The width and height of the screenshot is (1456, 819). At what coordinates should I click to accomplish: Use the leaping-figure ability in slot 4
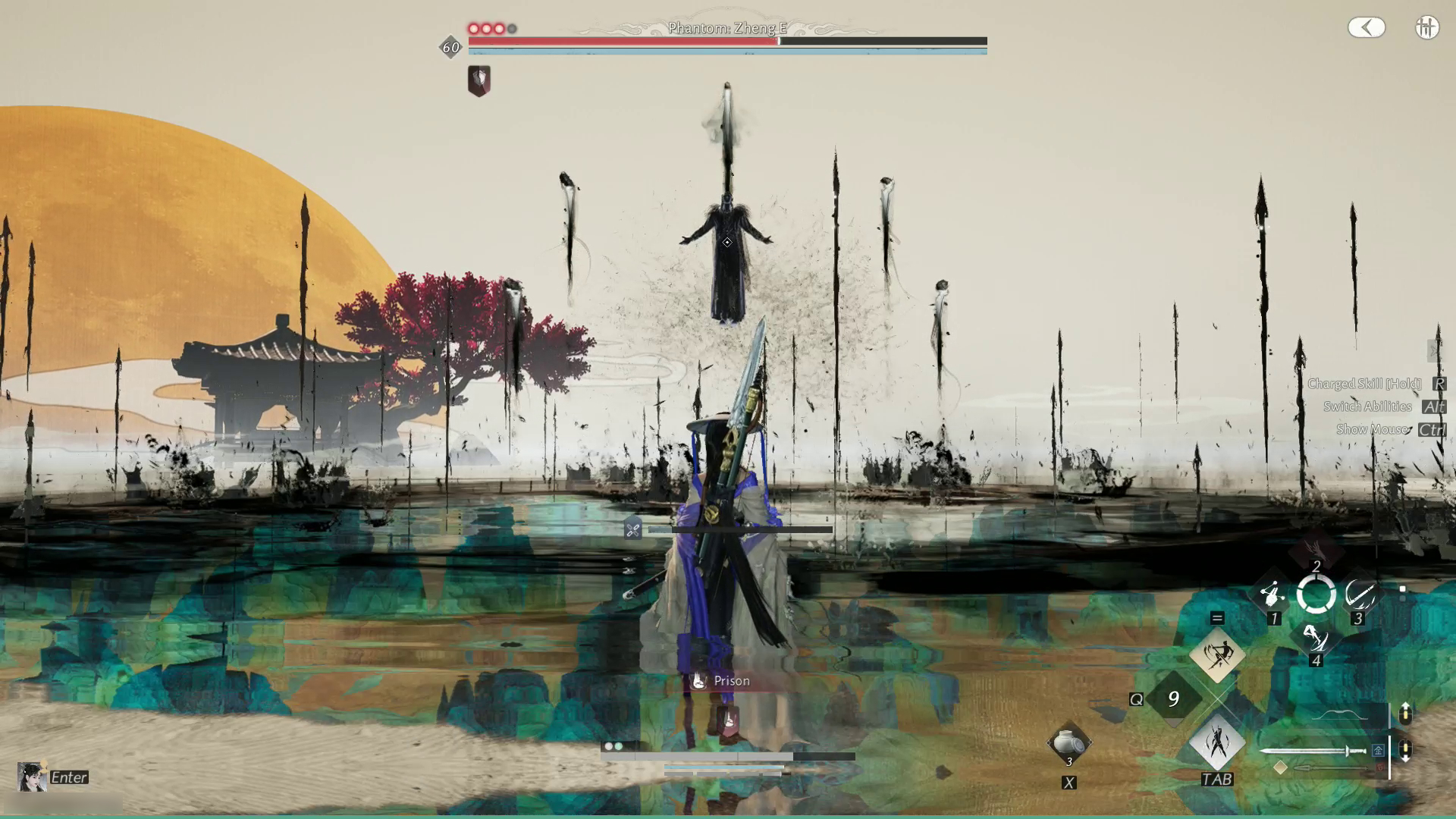tap(1316, 639)
